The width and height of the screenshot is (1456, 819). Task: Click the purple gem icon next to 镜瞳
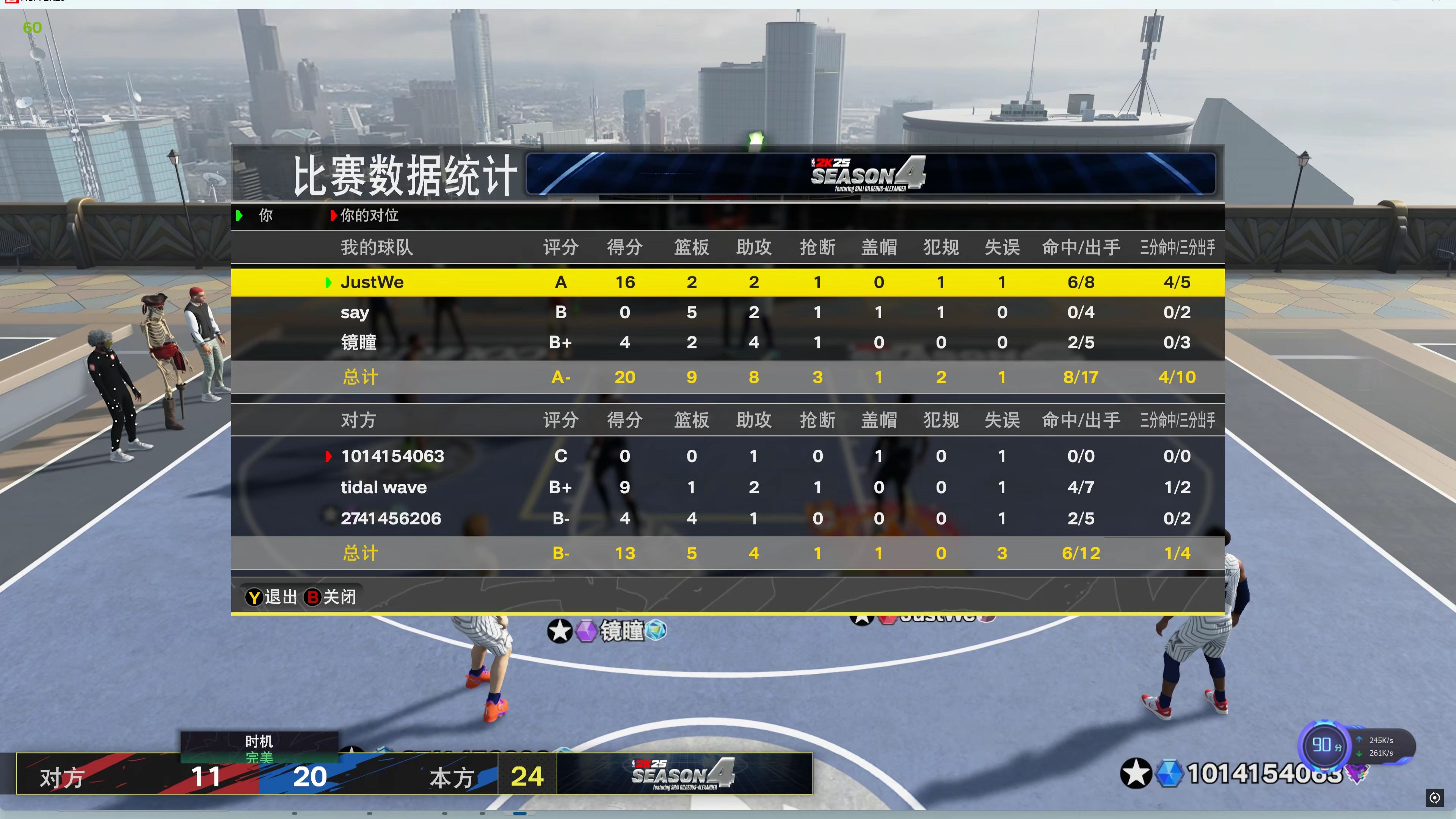tap(587, 631)
